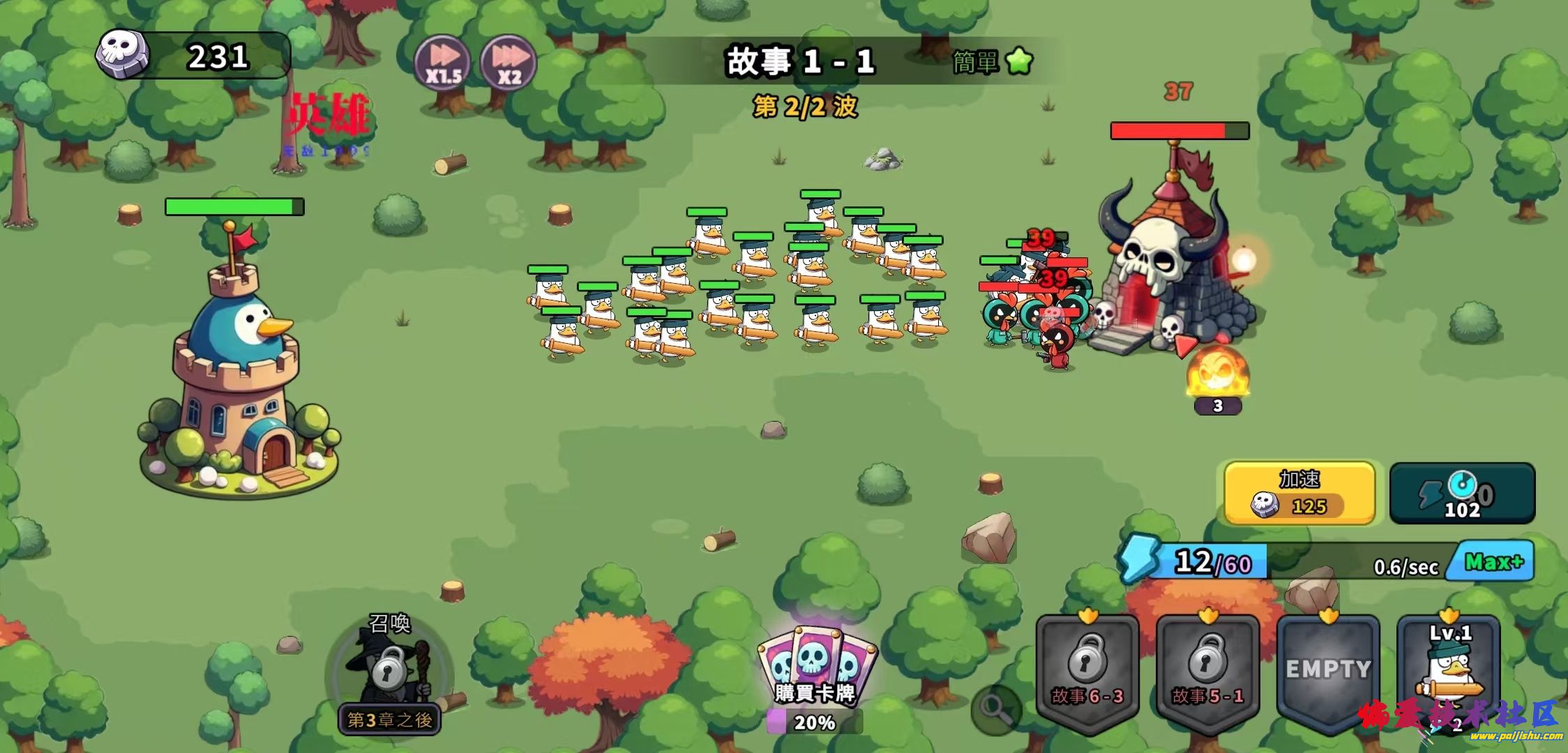Tap the Max+ energy upgrade button
Image resolution: width=1568 pixels, height=753 pixels.
tap(1493, 561)
